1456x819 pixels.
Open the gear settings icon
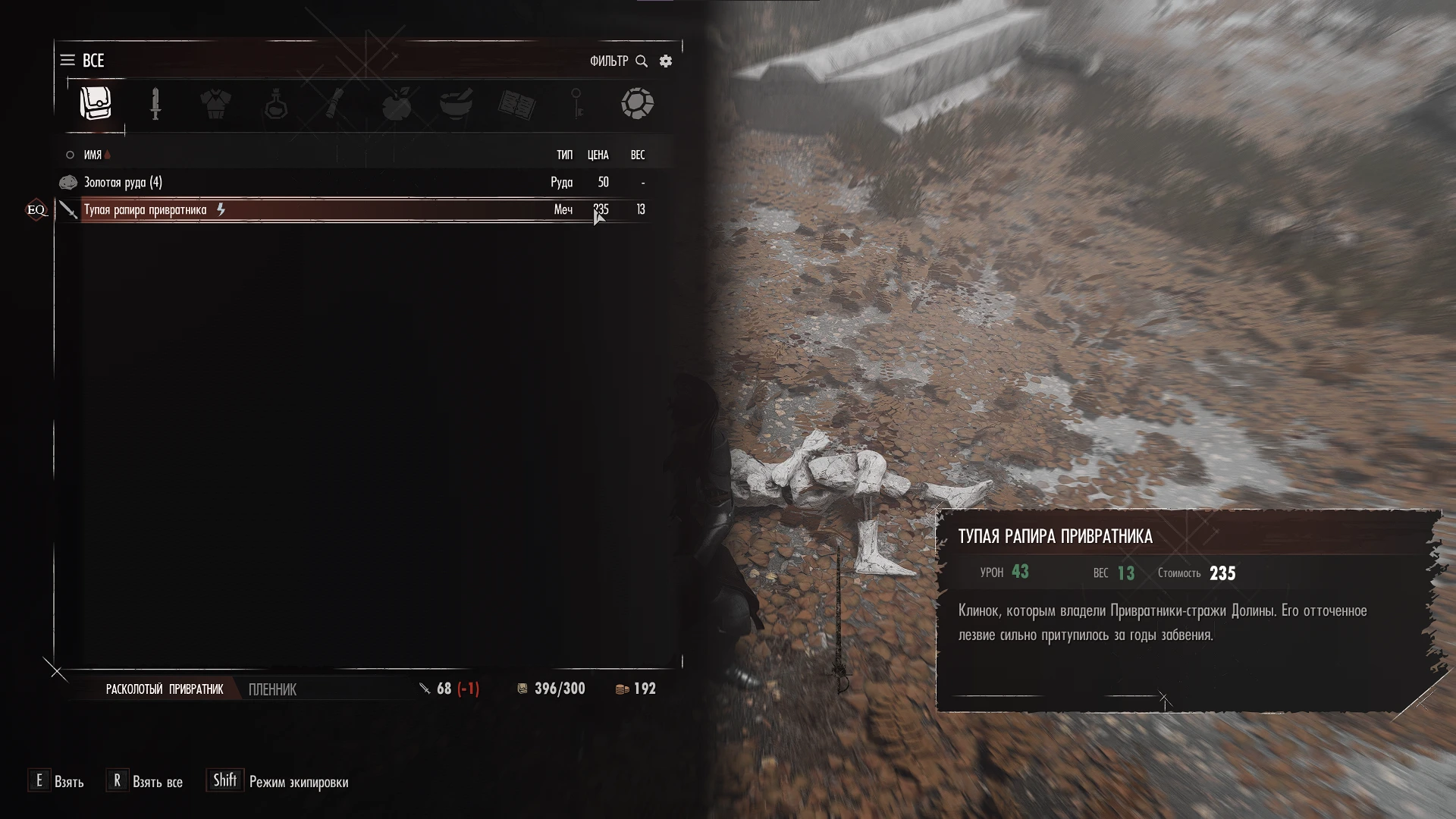666,61
